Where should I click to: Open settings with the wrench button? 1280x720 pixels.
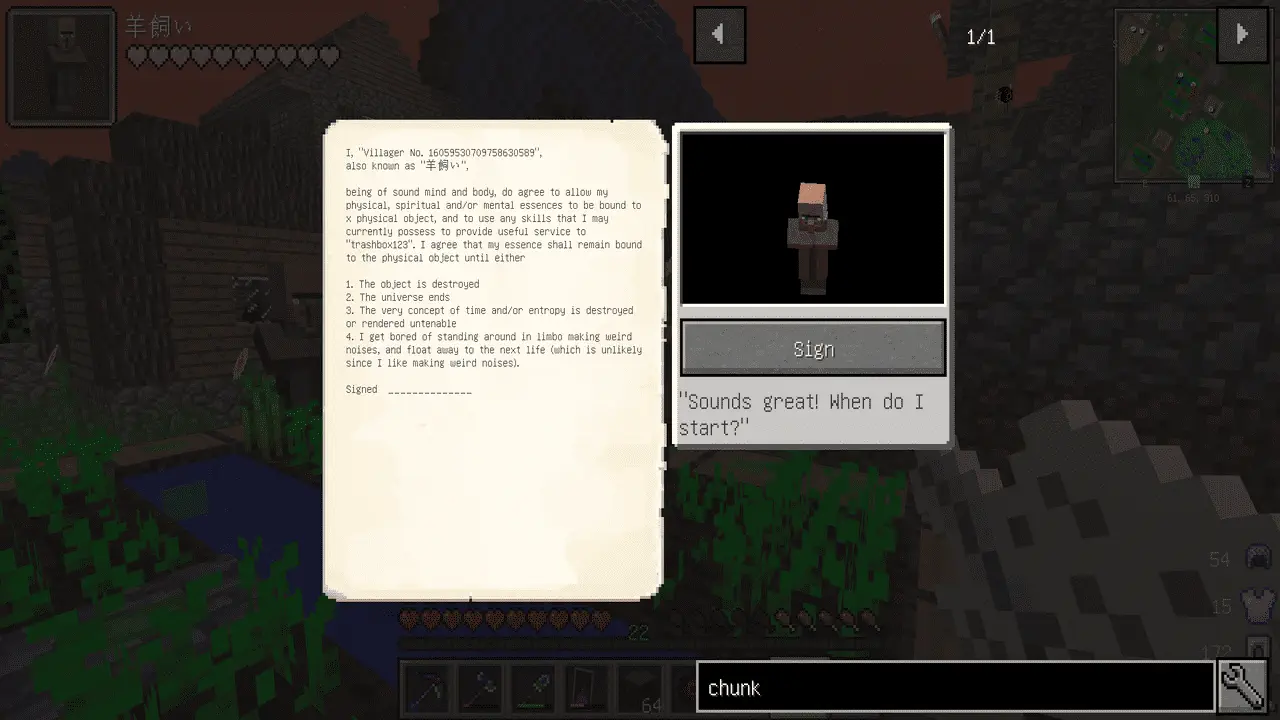click(x=1244, y=687)
